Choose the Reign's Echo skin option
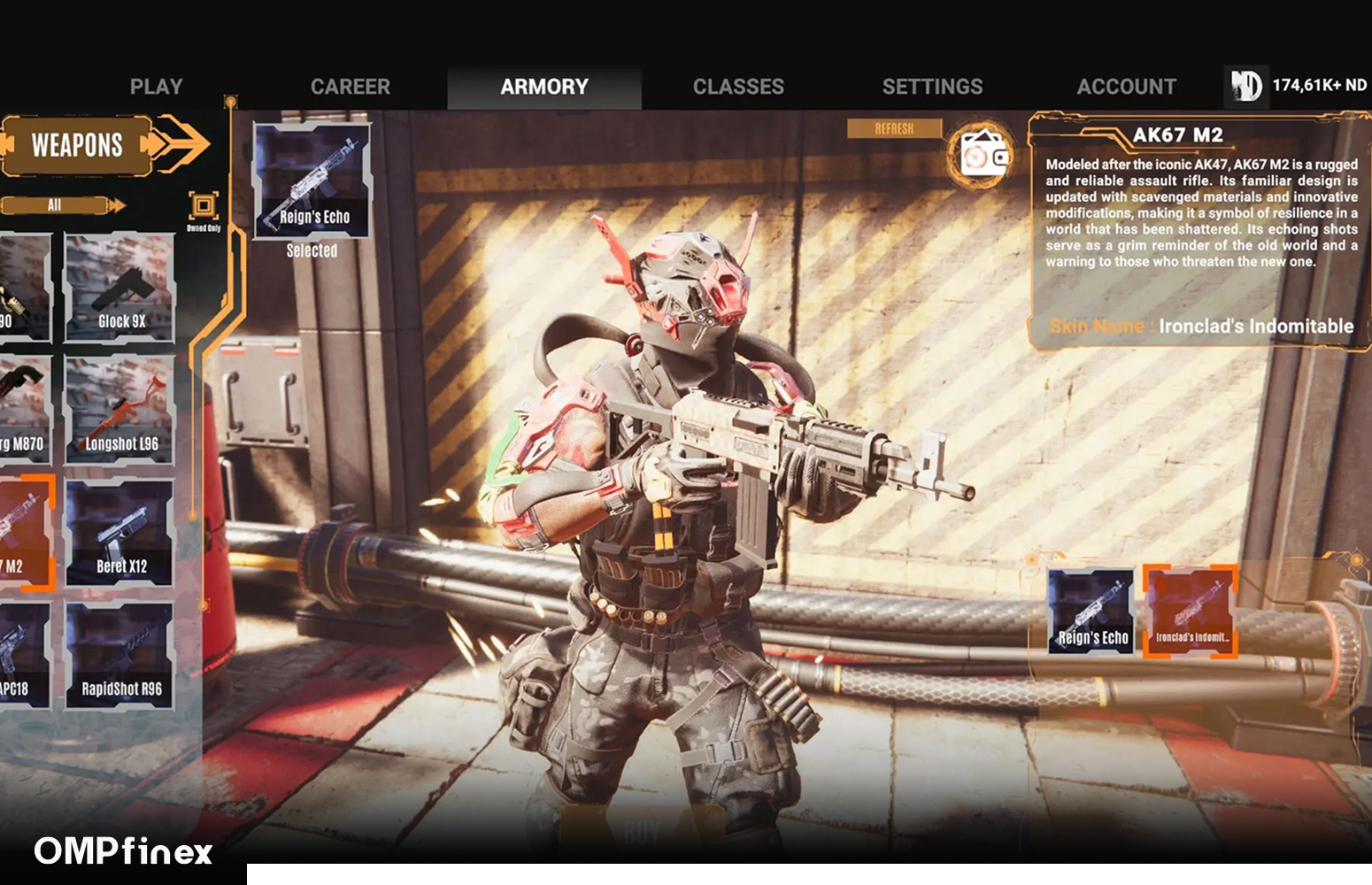 point(1091,612)
